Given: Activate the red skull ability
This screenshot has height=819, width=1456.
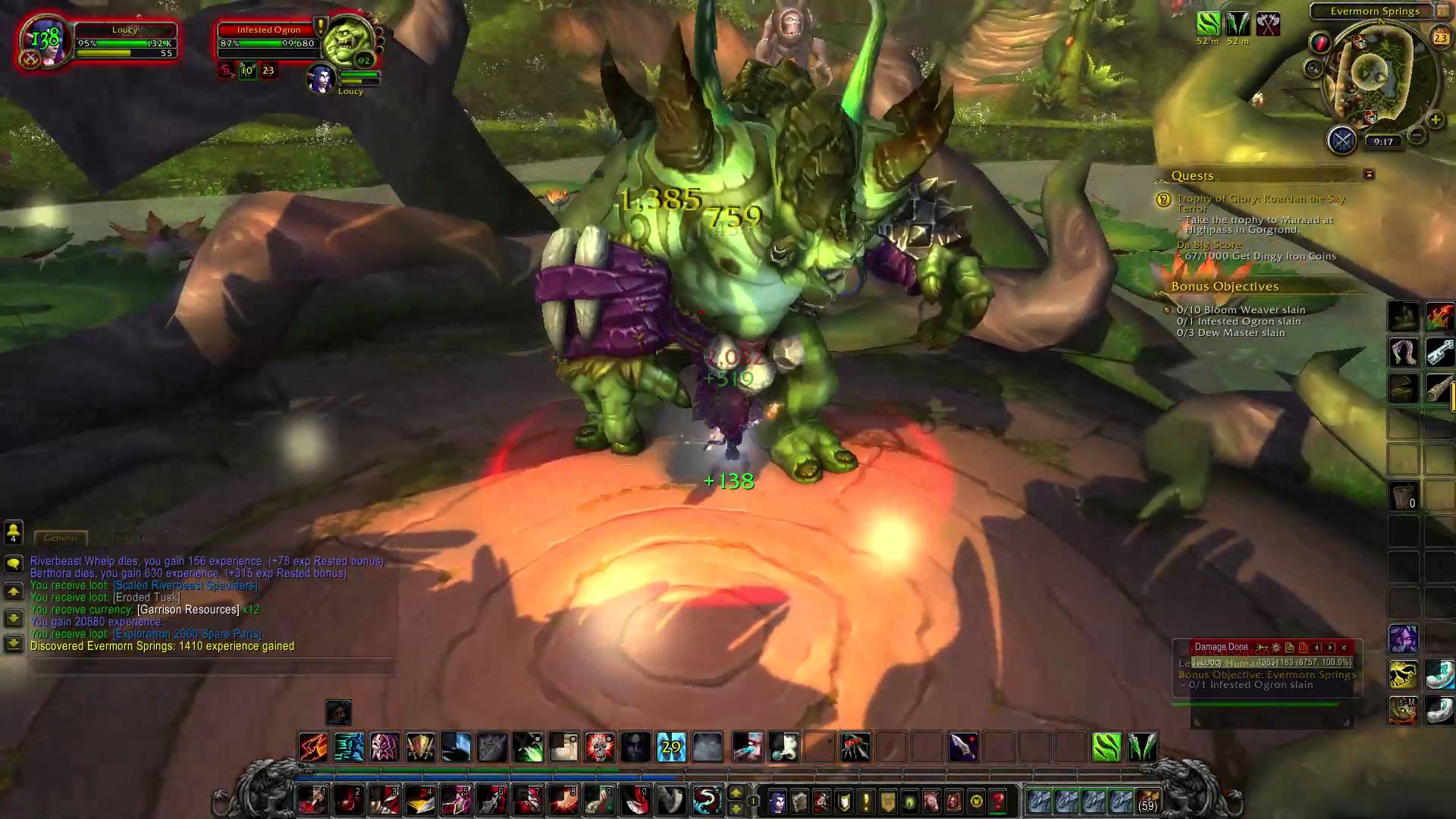Looking at the screenshot, I should [x=599, y=747].
